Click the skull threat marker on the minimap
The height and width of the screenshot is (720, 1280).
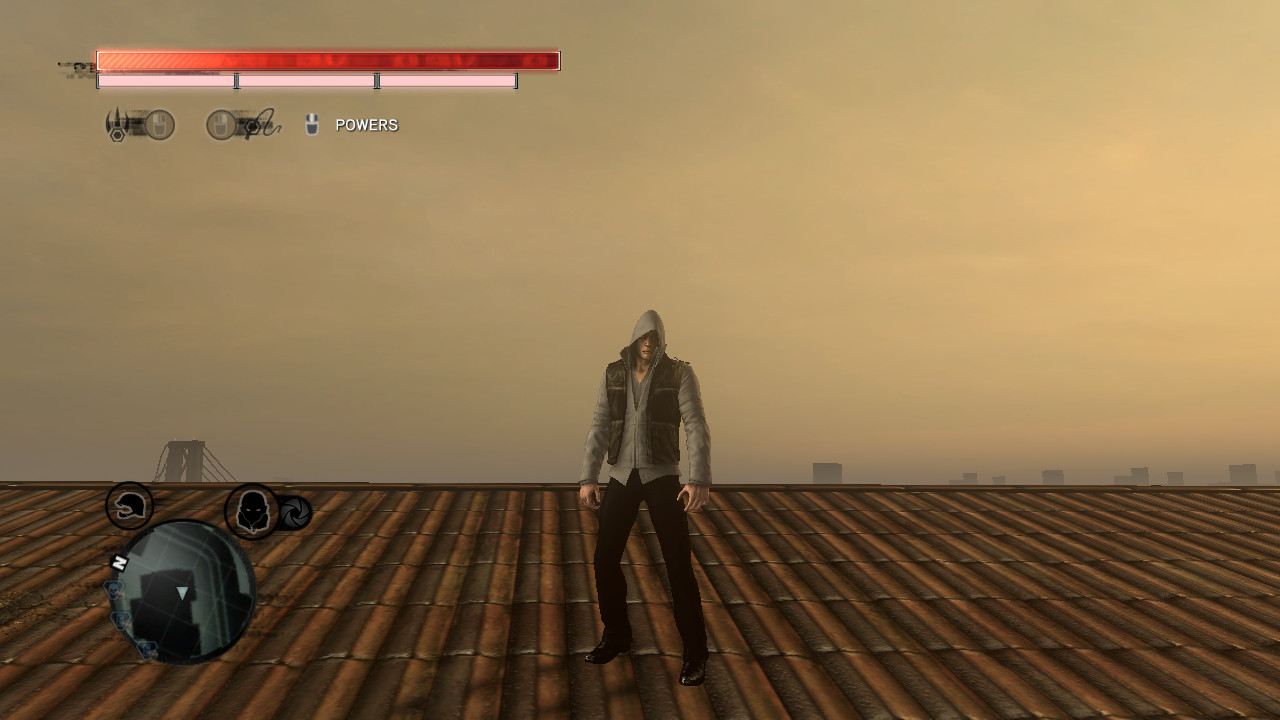click(114, 591)
